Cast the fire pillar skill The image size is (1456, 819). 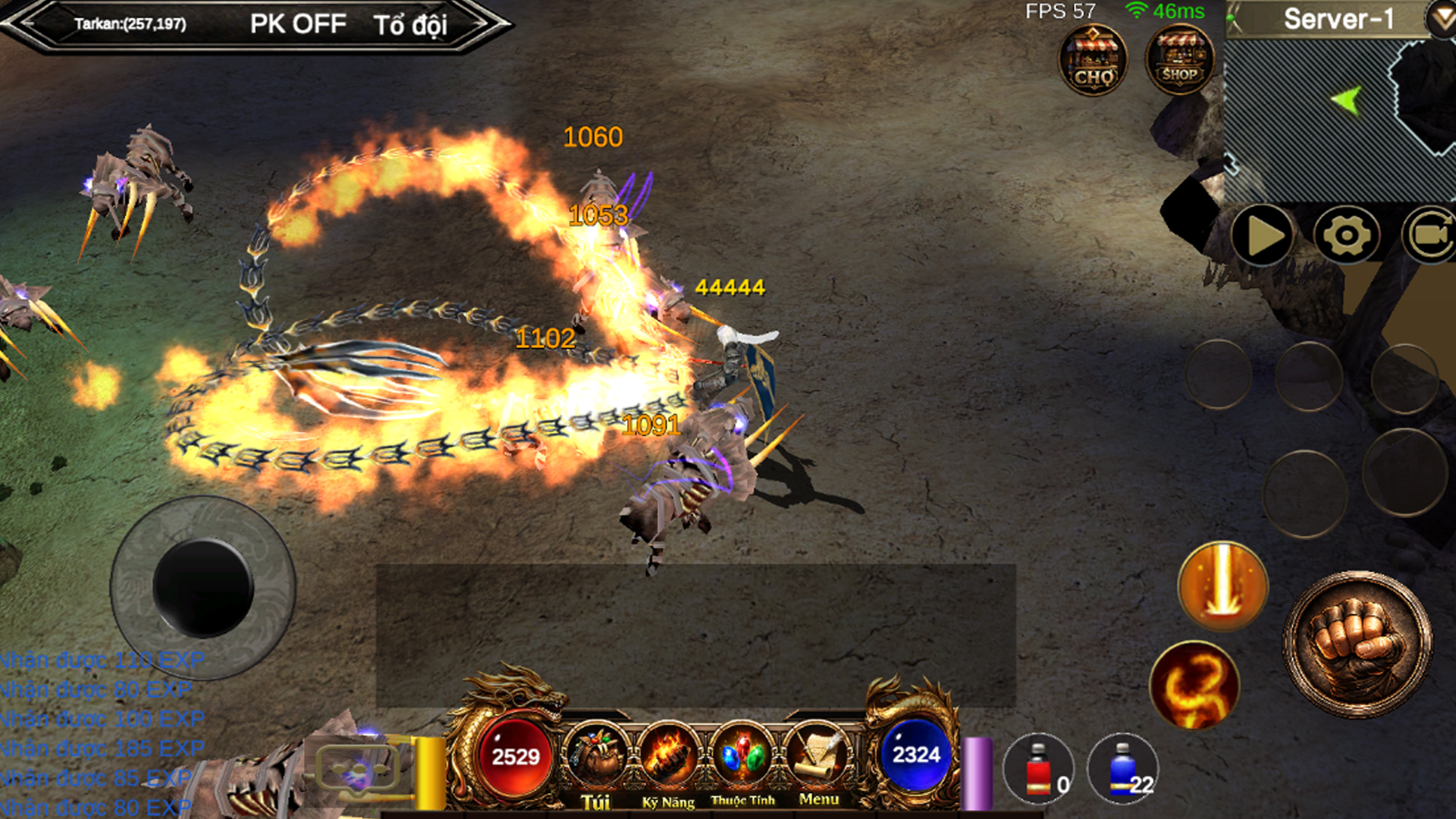pos(1222,586)
